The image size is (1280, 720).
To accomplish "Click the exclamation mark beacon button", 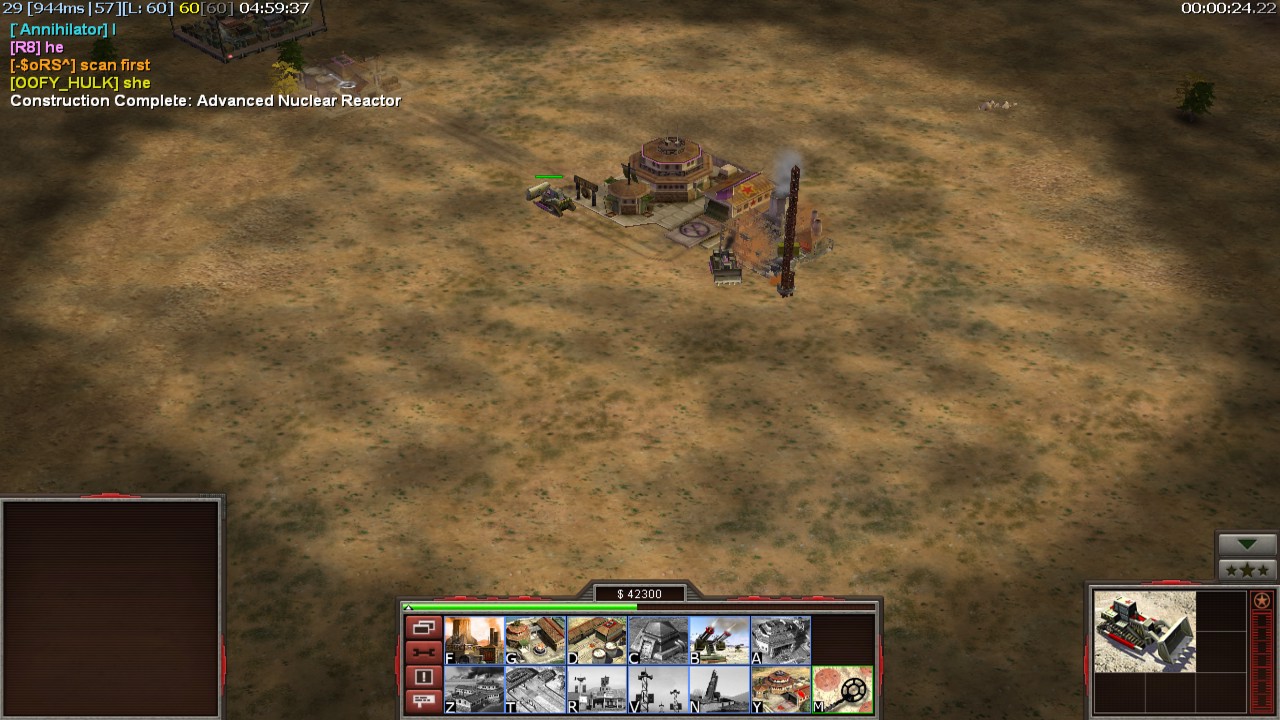I will (423, 677).
